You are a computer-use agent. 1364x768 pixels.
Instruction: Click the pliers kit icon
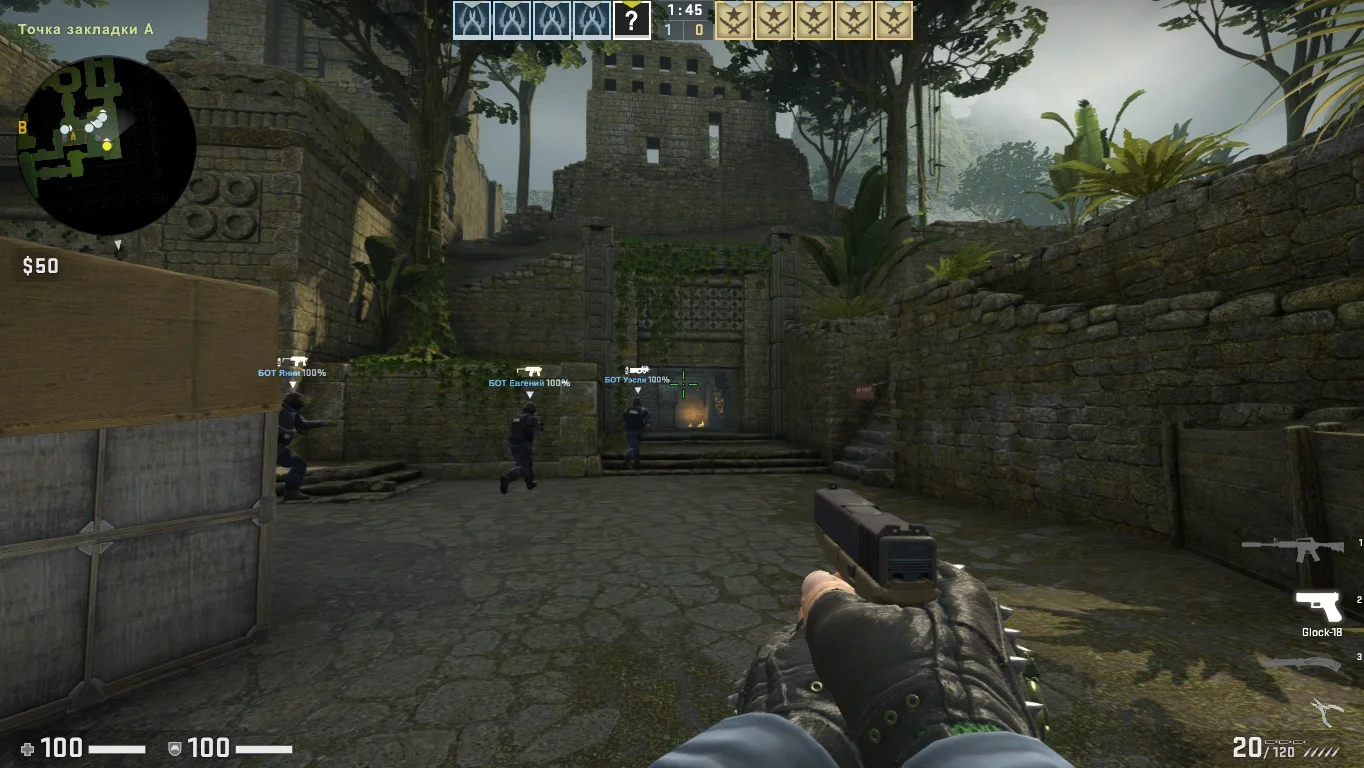(1326, 712)
